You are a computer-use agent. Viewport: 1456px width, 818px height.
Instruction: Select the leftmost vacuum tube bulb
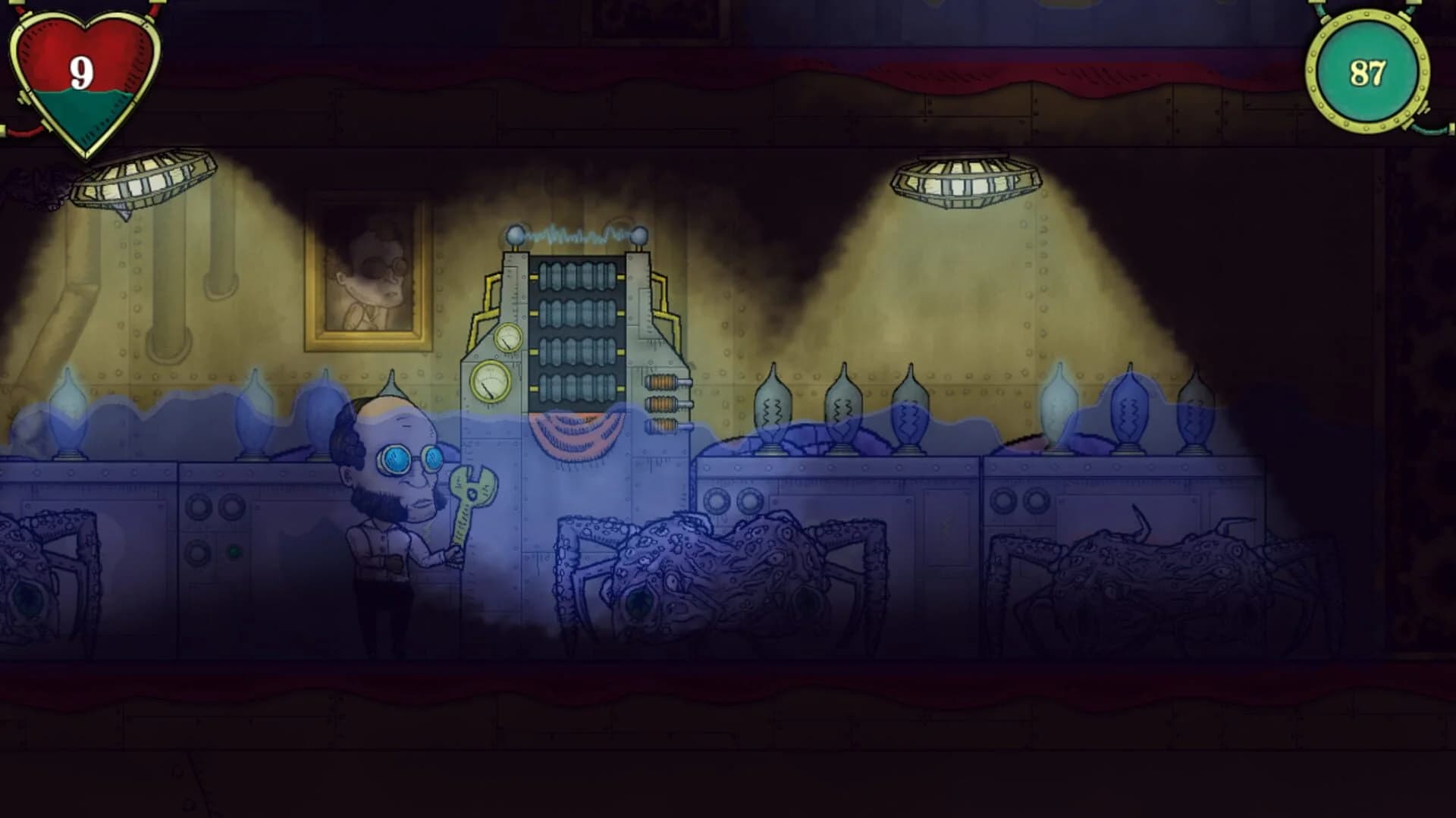click(70, 413)
